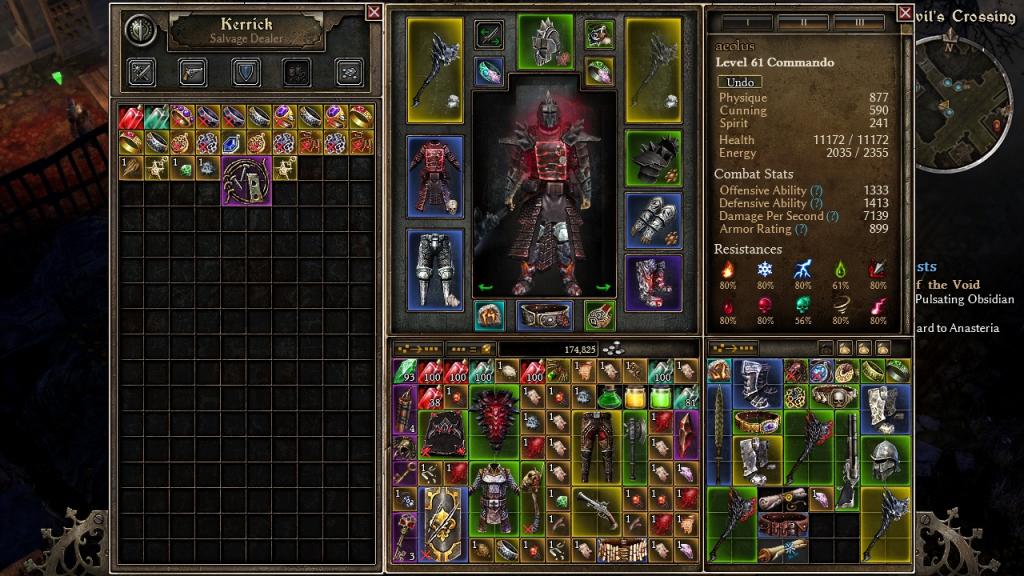The height and width of the screenshot is (576, 1024).
Task: Open the vendor buyback tab on far right
Action: point(349,72)
